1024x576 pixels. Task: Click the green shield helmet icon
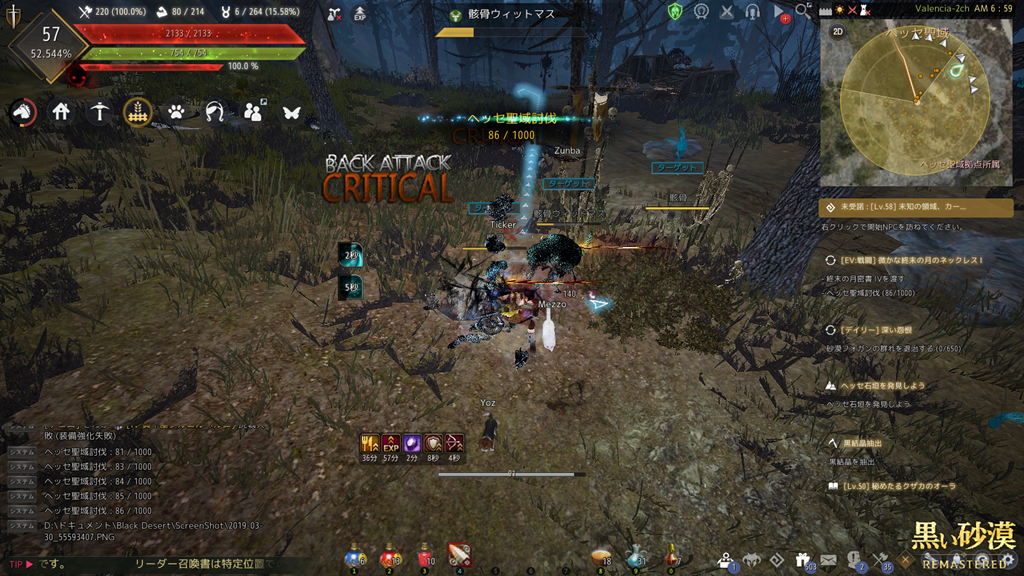675,12
